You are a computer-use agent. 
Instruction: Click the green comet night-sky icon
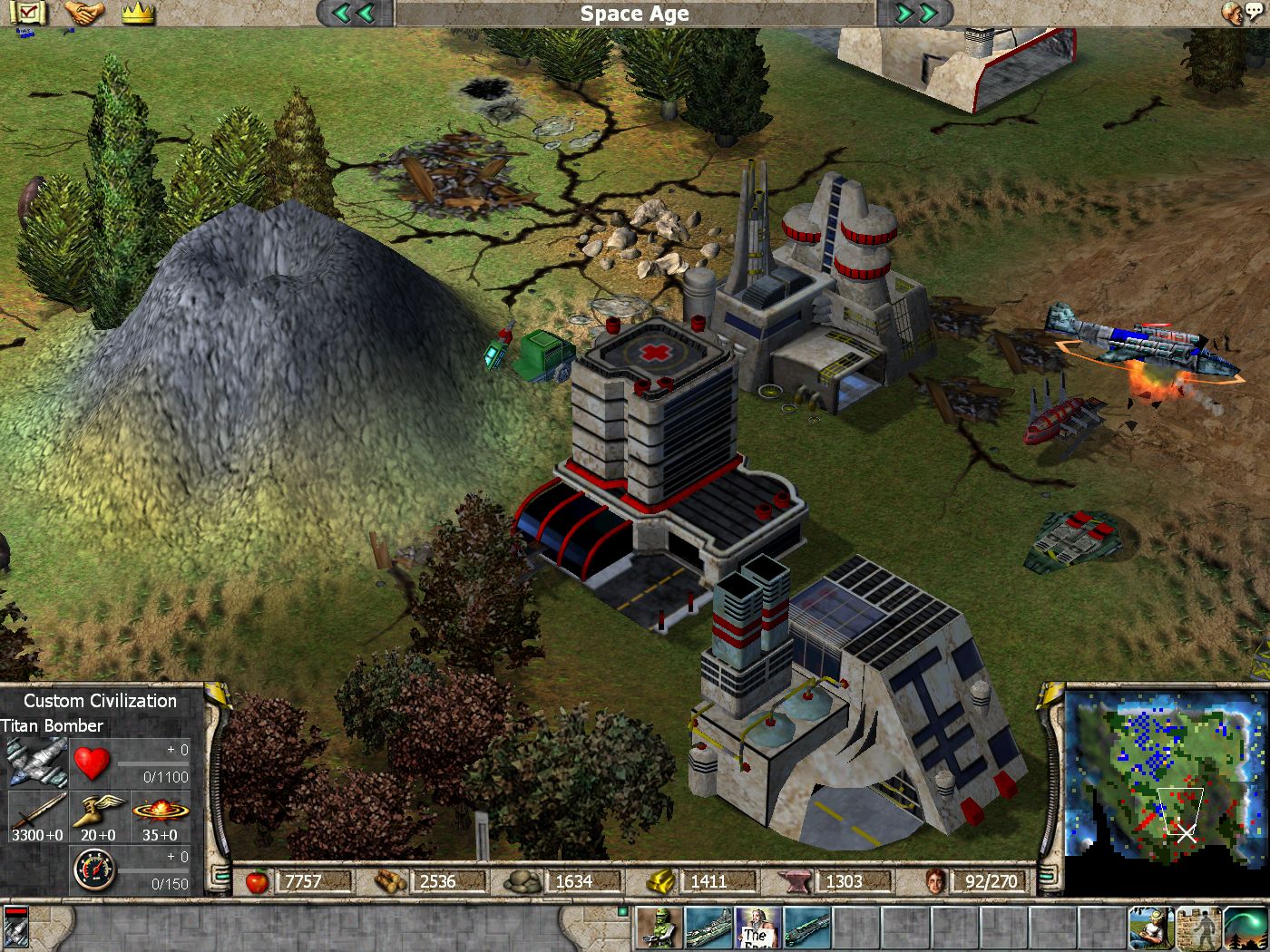[1246, 928]
